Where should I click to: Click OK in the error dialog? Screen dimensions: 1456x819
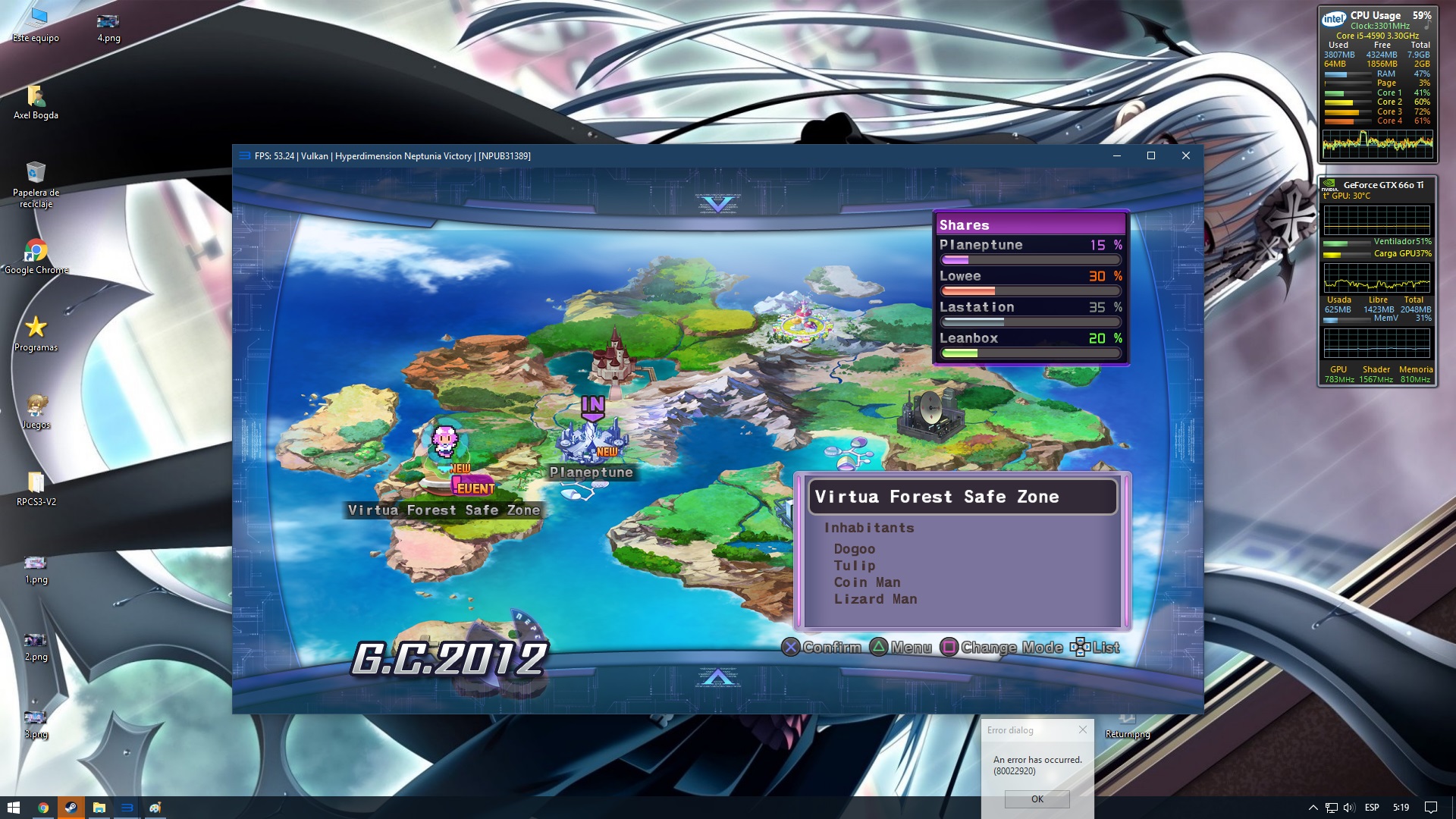pos(1037,799)
